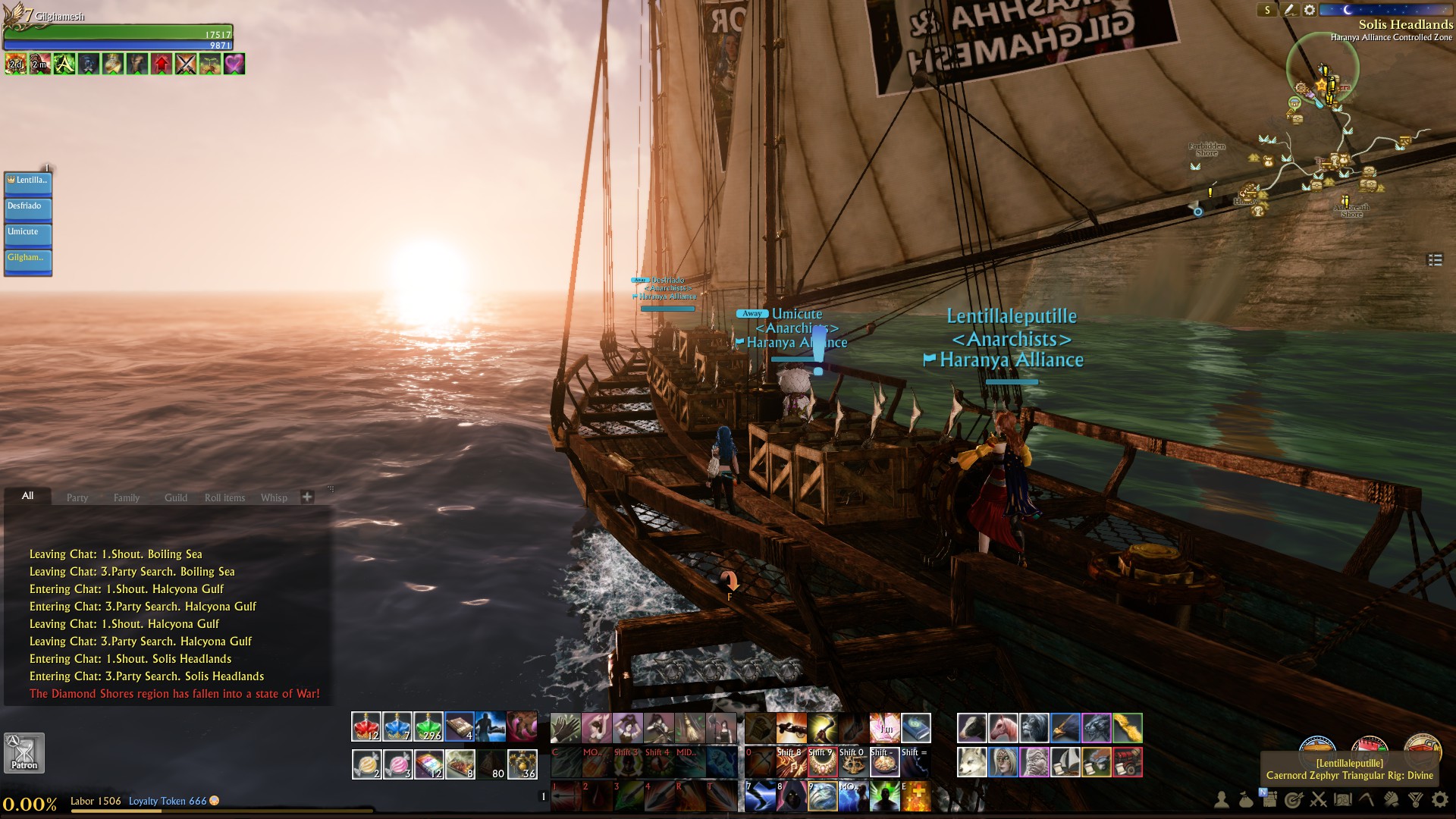1456x819 pixels.
Task: Open the inventory bag icon
Action: pyautogui.click(x=1245, y=800)
